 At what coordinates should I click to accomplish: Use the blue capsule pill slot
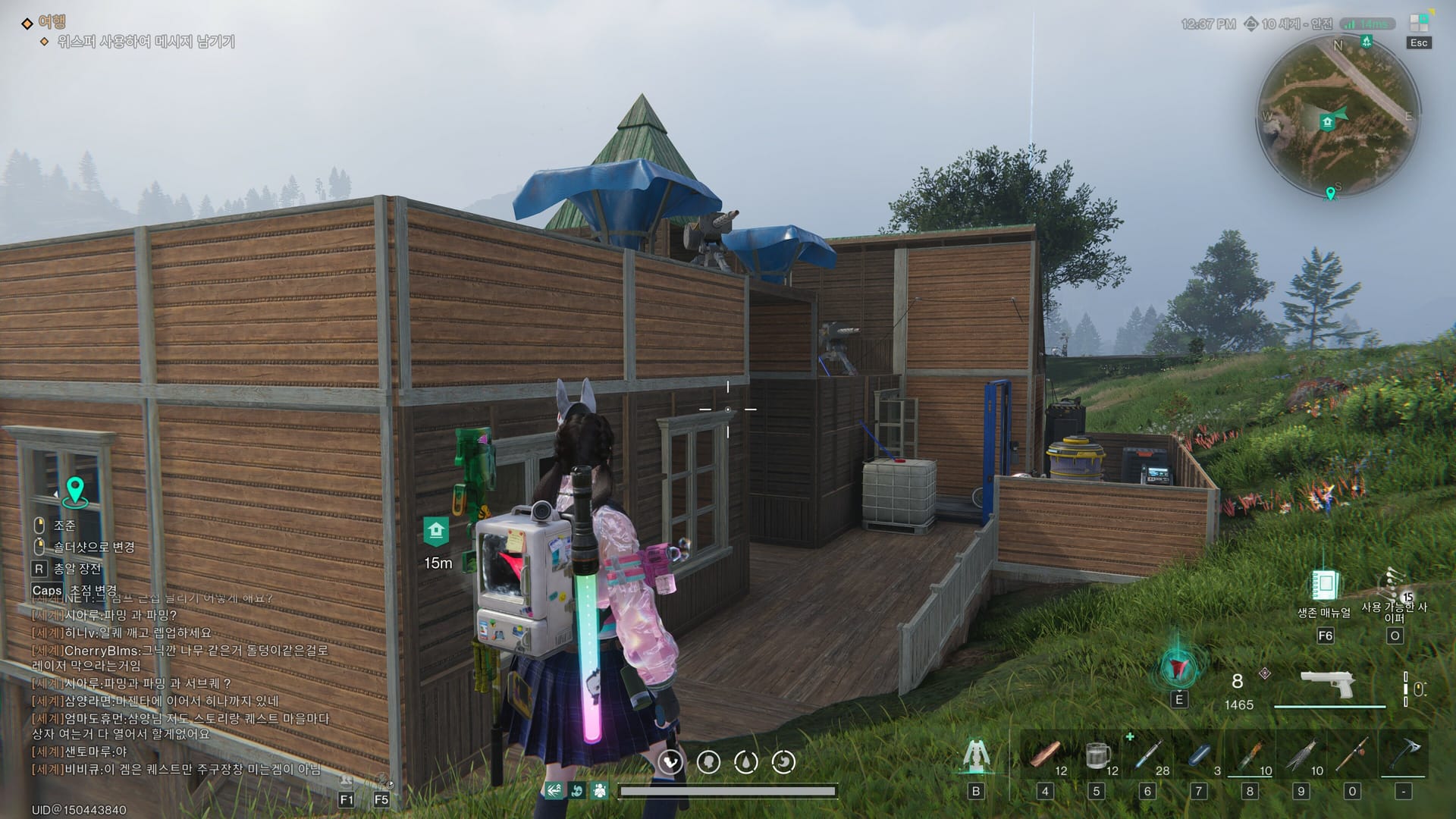pos(1198,755)
